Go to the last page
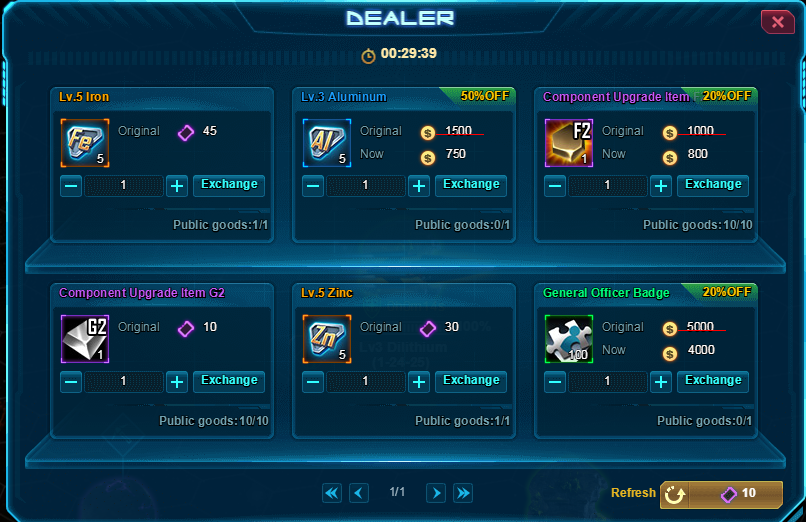The image size is (806, 522). [x=463, y=493]
